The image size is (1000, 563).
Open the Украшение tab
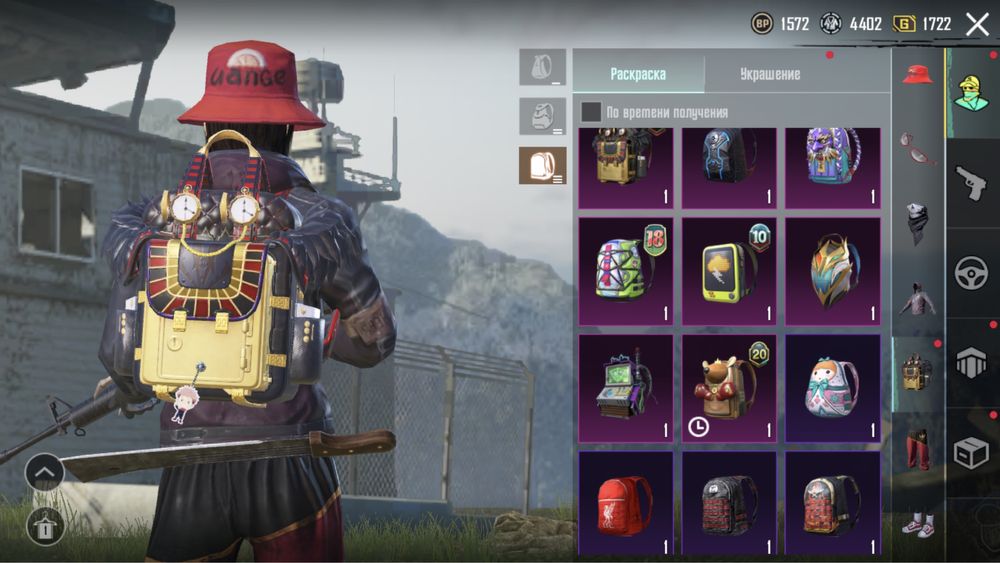tap(769, 74)
